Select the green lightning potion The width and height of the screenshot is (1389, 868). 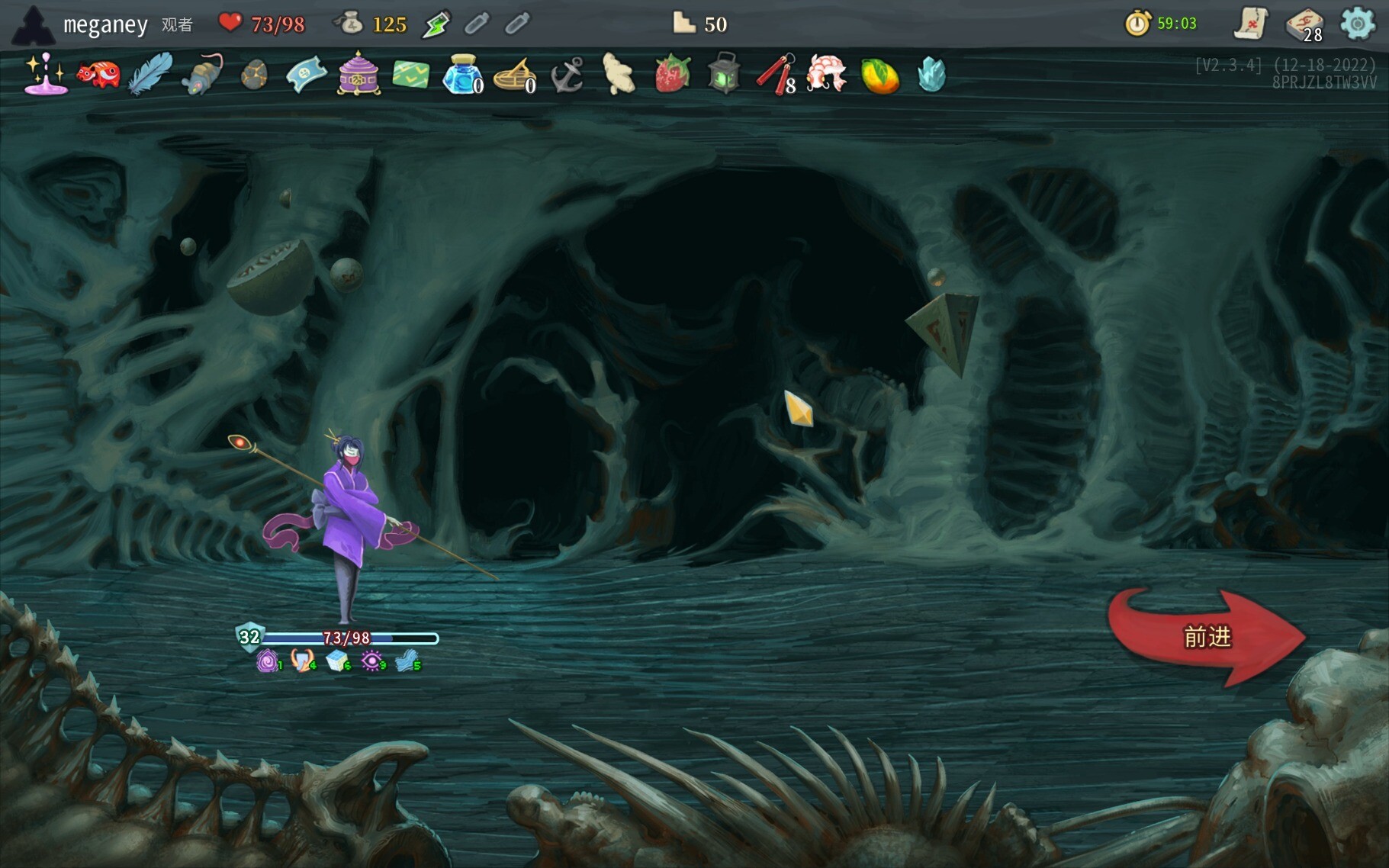point(436,24)
